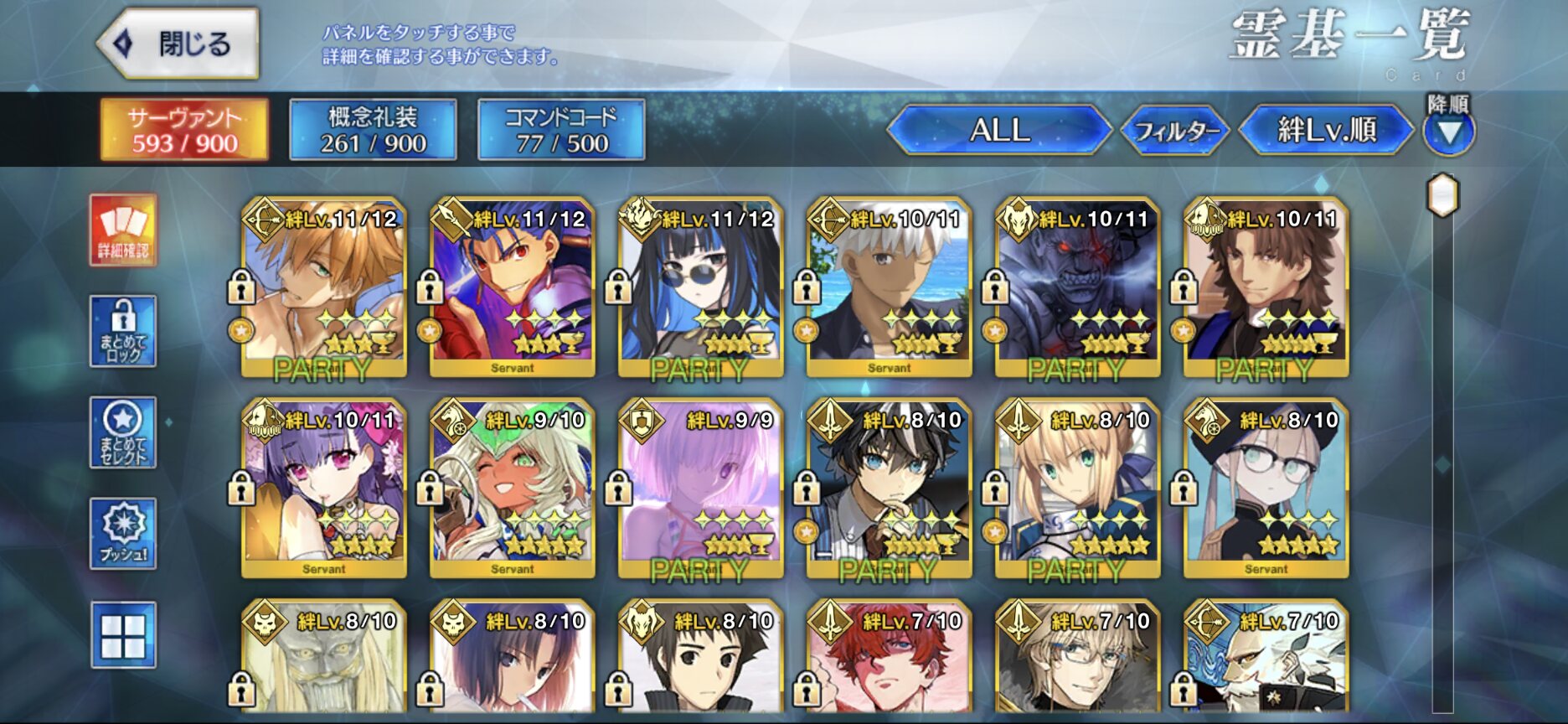Change the 絆Lv.順 sort order
This screenshot has width=1568, height=724.
[x=1326, y=130]
